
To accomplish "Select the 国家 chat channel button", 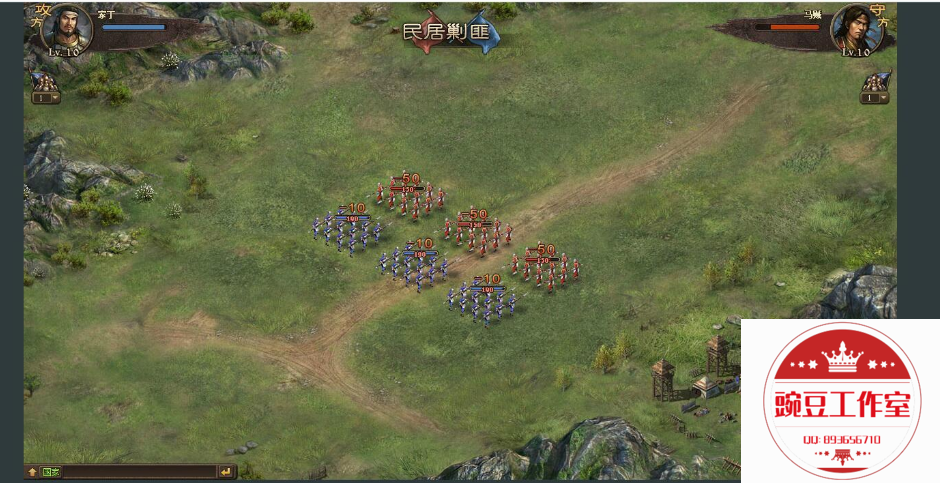I will point(51,471).
